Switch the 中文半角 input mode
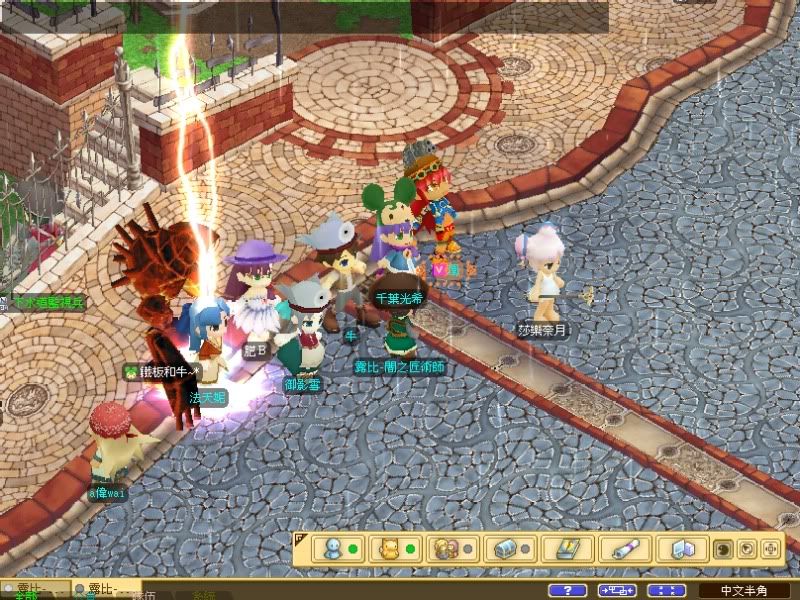This screenshot has width=800, height=600. point(746,591)
